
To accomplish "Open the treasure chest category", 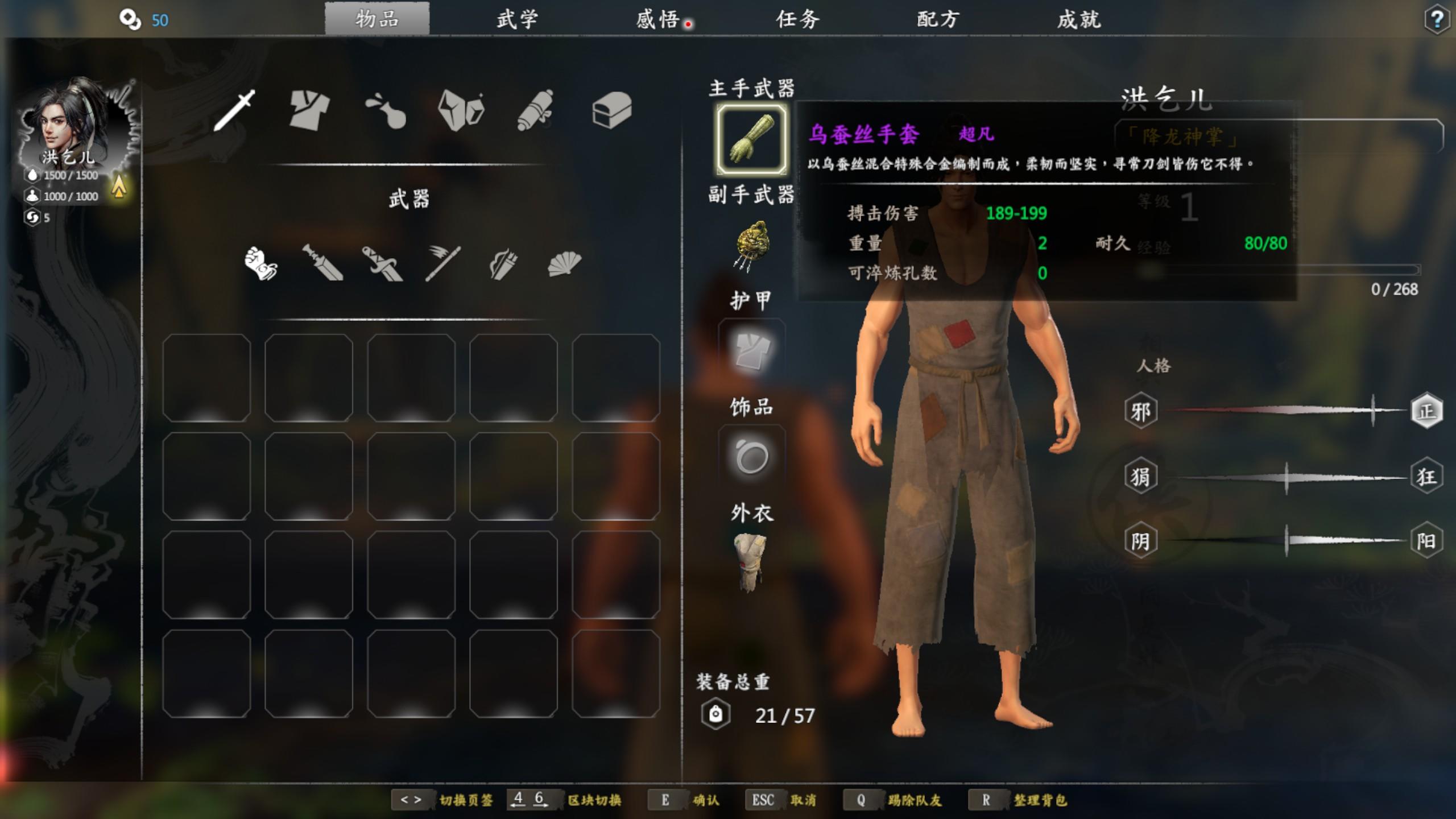I will (x=612, y=110).
